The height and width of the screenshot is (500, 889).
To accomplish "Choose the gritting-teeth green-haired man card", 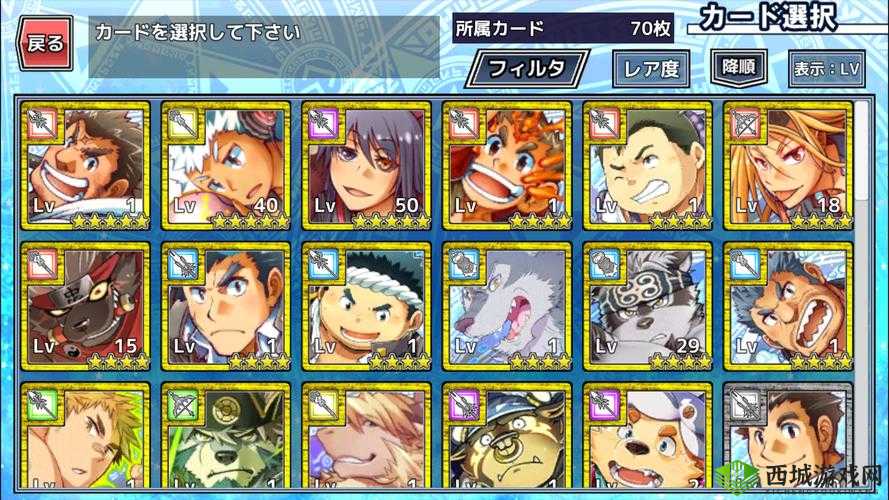I will point(647,165).
